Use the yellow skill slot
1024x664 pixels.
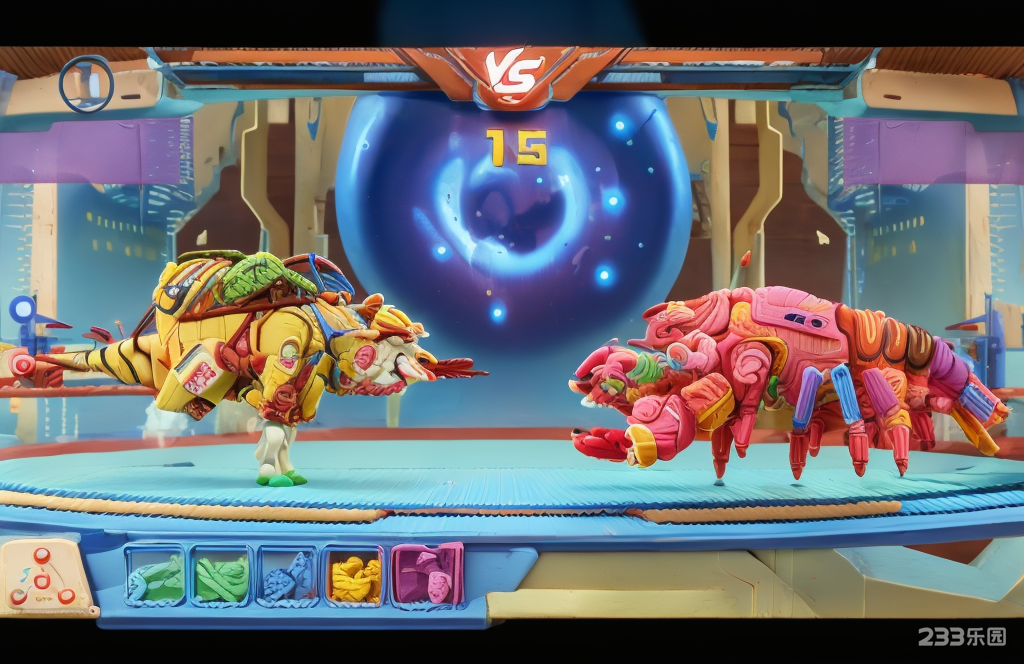(x=354, y=577)
